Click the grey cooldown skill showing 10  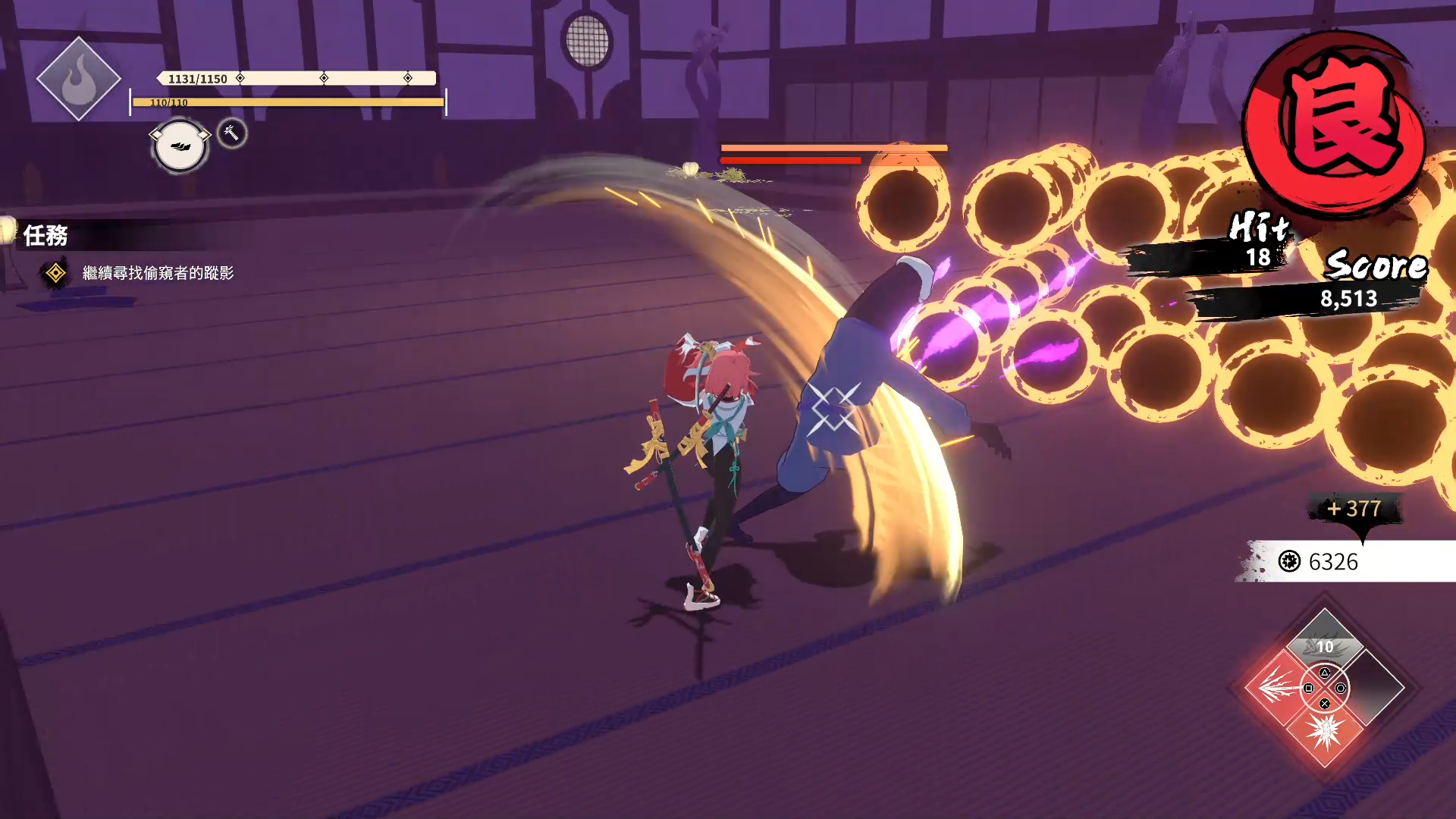point(1325,643)
